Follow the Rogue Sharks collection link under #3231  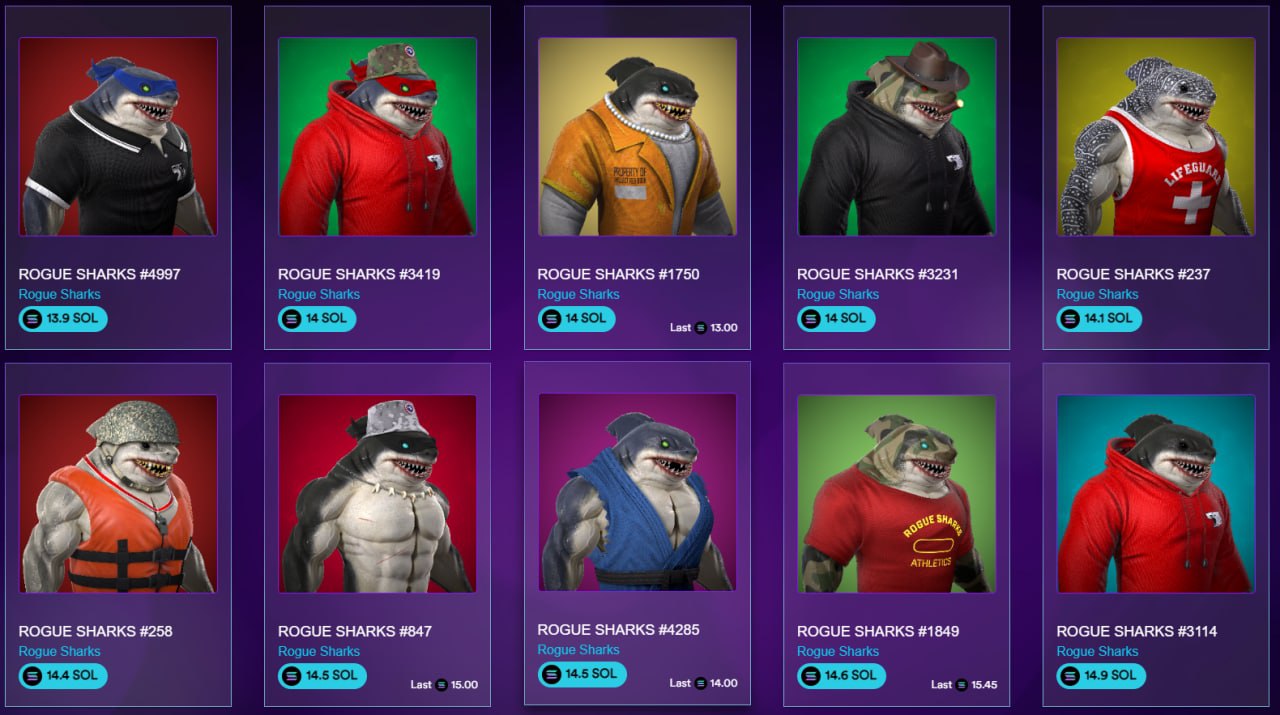838,294
